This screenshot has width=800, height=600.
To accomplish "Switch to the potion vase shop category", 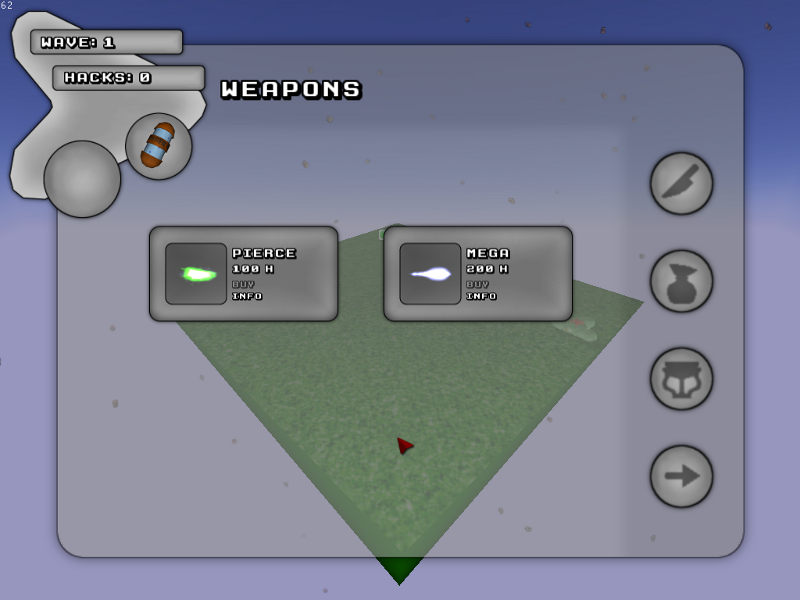I will pyautogui.click(x=681, y=281).
